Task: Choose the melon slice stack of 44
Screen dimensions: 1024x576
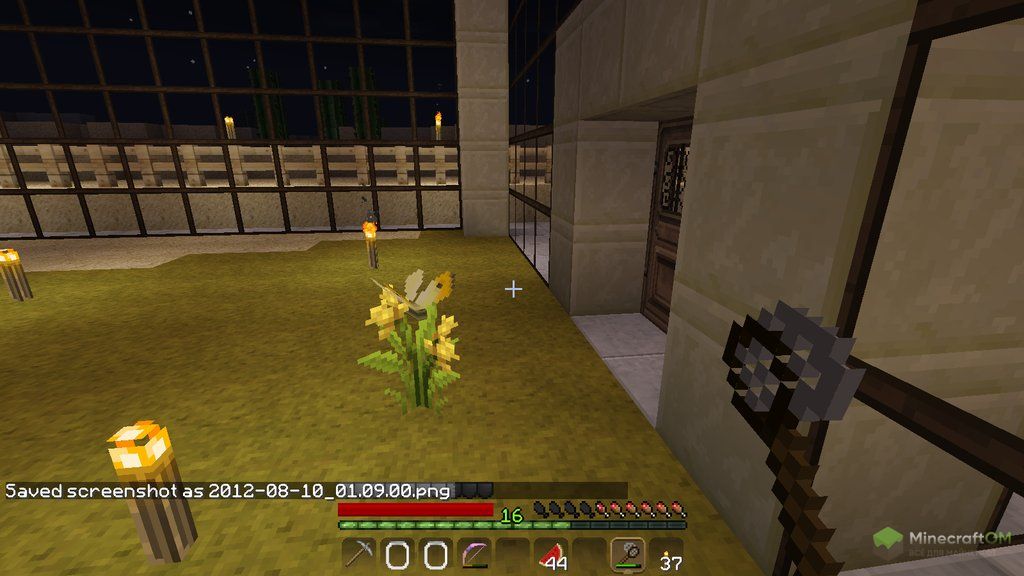Action: click(x=550, y=554)
